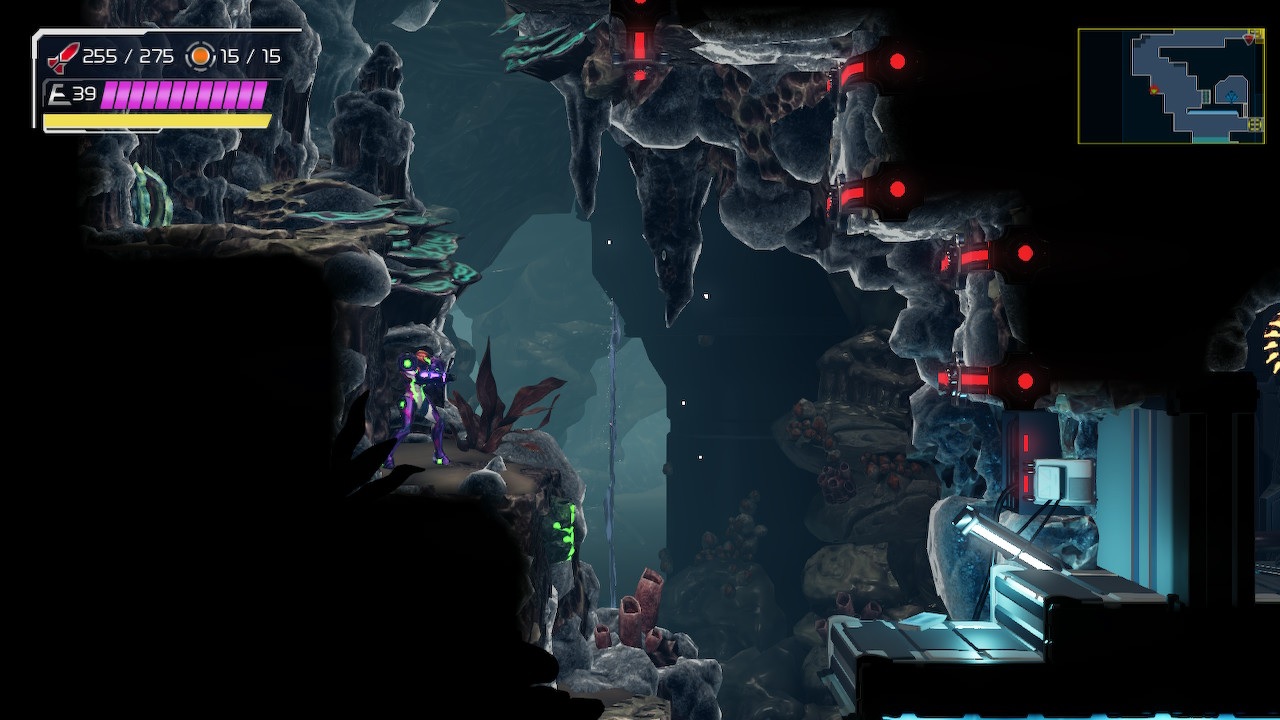Click Samus's player marker on the minimap
Screen dimensions: 1280x720
click(1154, 90)
